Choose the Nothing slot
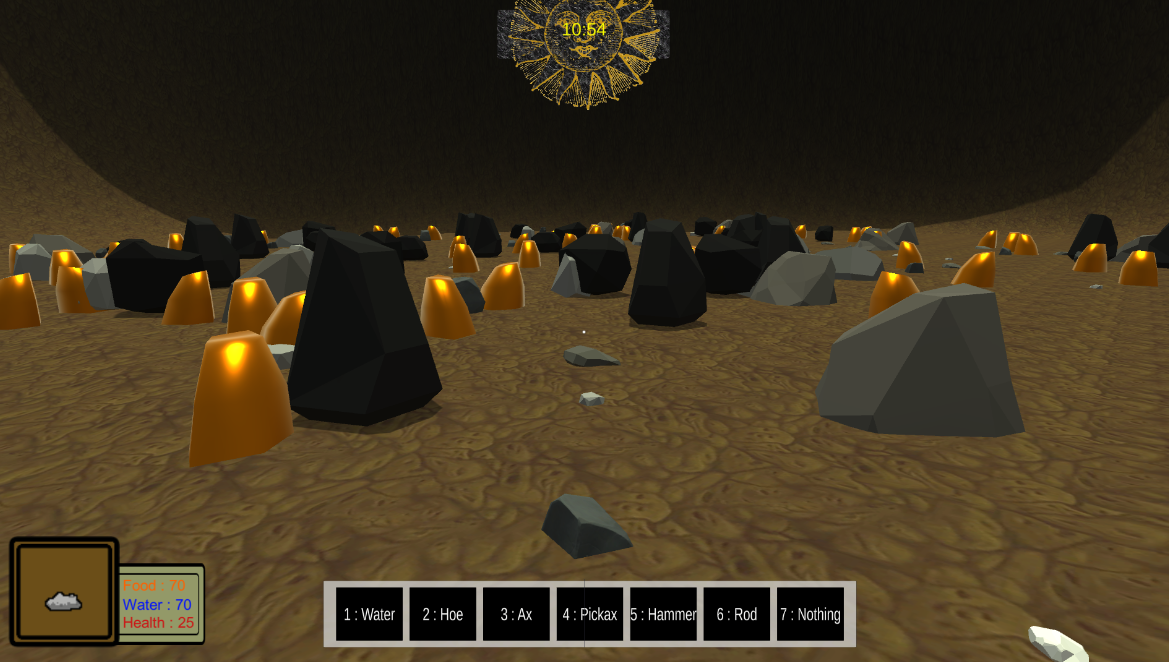The height and width of the screenshot is (662, 1169). pos(810,614)
